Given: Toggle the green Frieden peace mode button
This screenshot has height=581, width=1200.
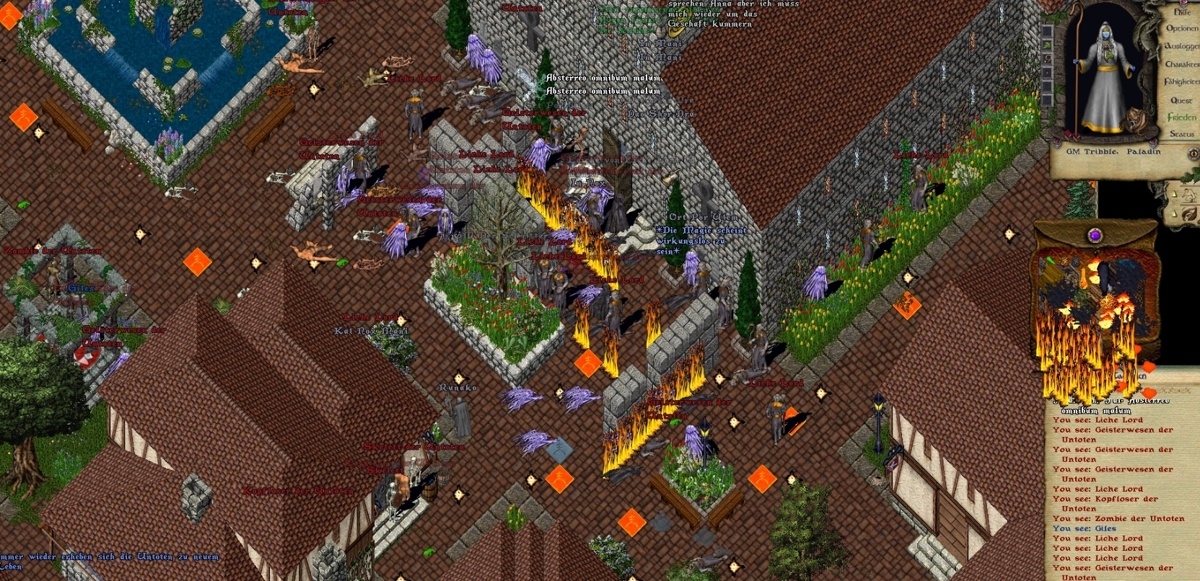Looking at the screenshot, I should point(1181,117).
